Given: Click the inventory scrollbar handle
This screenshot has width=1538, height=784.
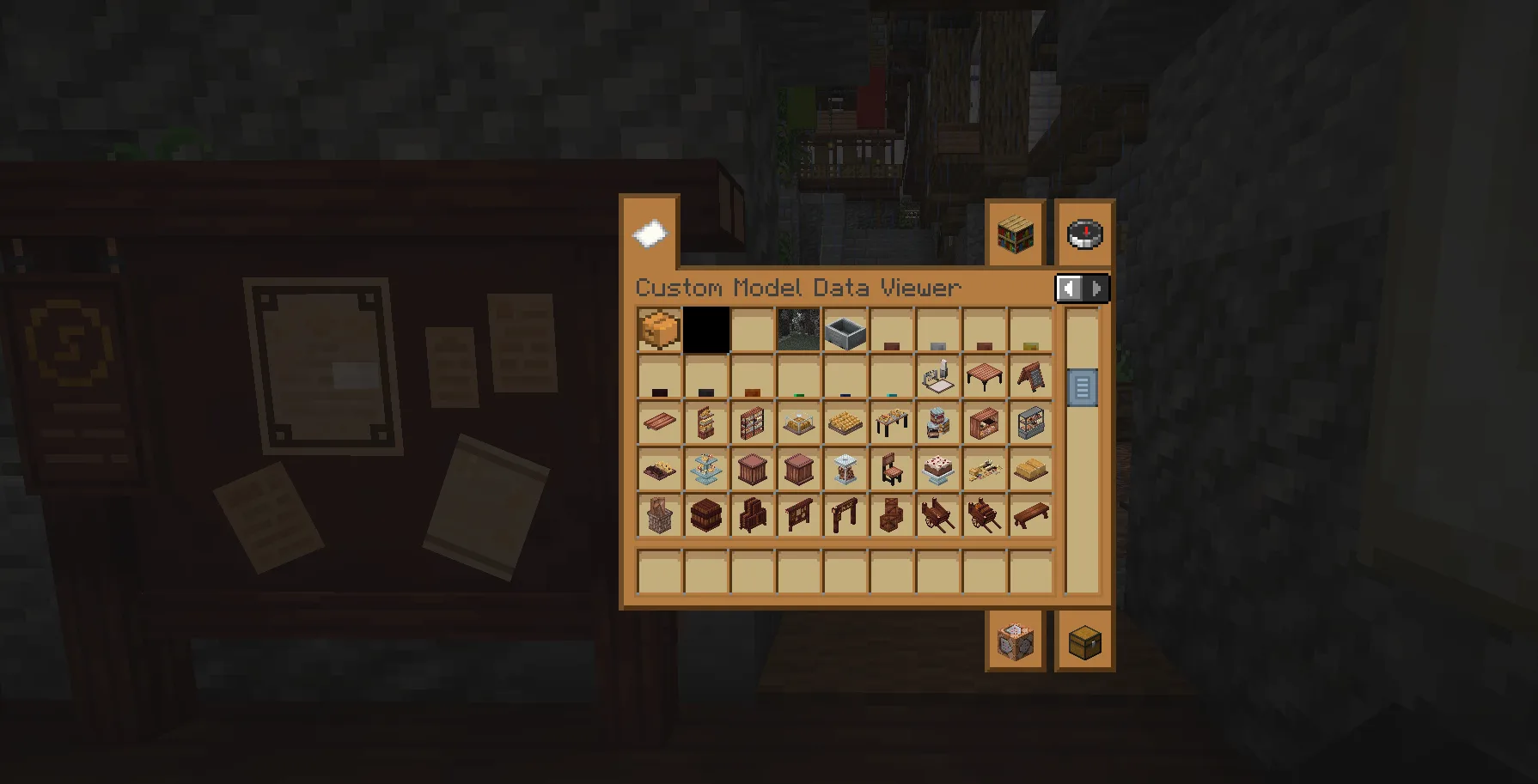Looking at the screenshot, I should (1082, 387).
